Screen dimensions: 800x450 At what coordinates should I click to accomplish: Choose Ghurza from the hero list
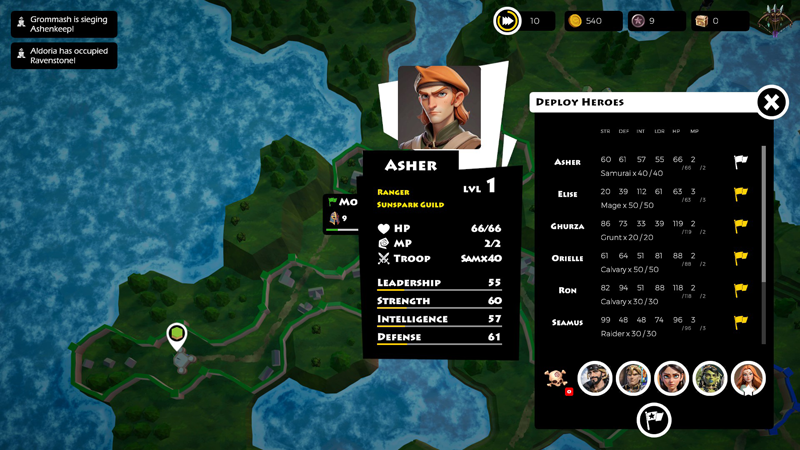pos(567,226)
